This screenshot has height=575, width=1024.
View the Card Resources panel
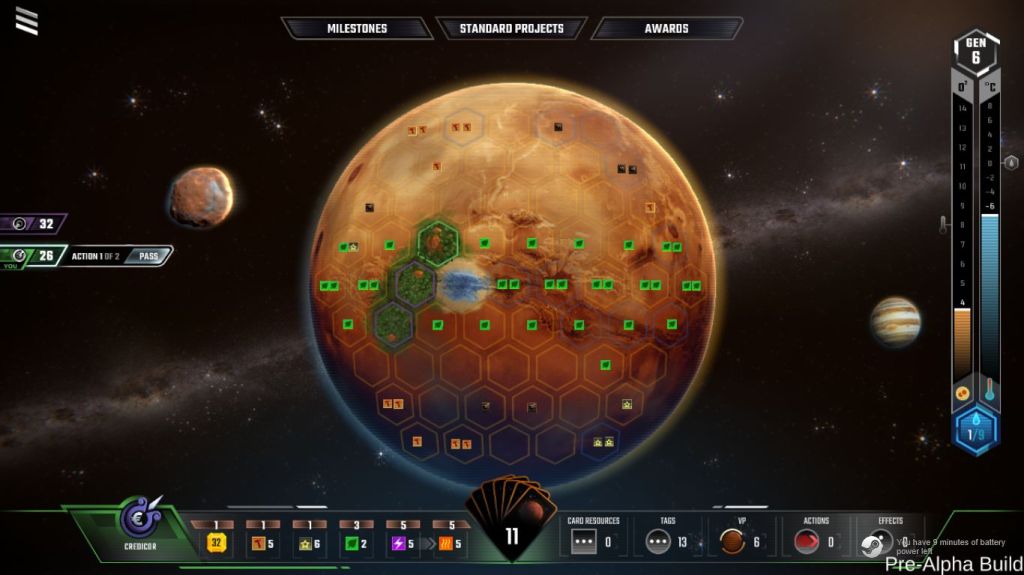pyautogui.click(x=594, y=537)
